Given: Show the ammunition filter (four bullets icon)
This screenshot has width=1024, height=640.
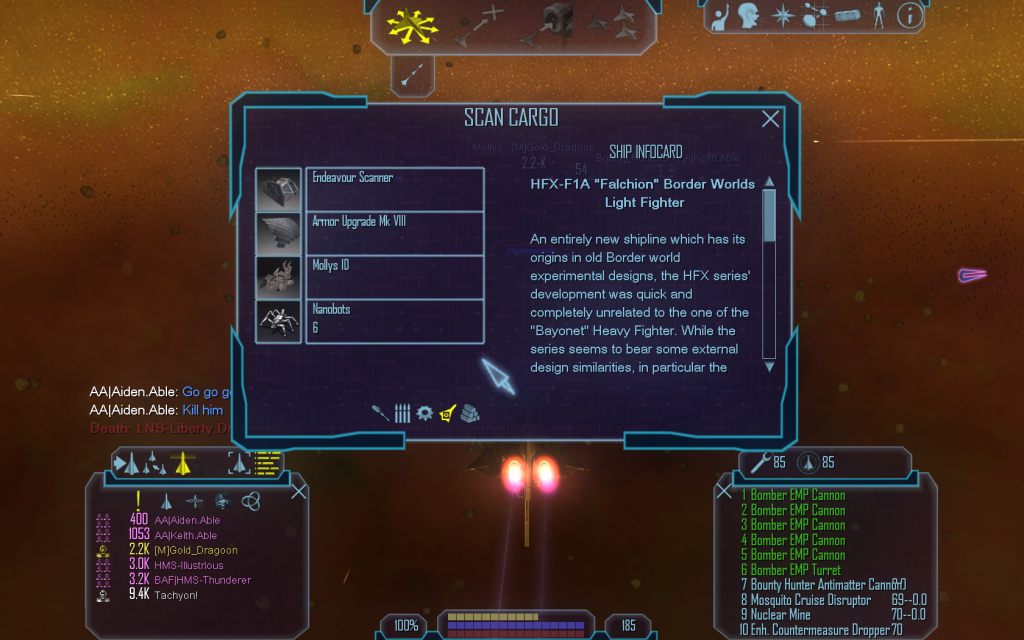Looking at the screenshot, I should click(402, 413).
